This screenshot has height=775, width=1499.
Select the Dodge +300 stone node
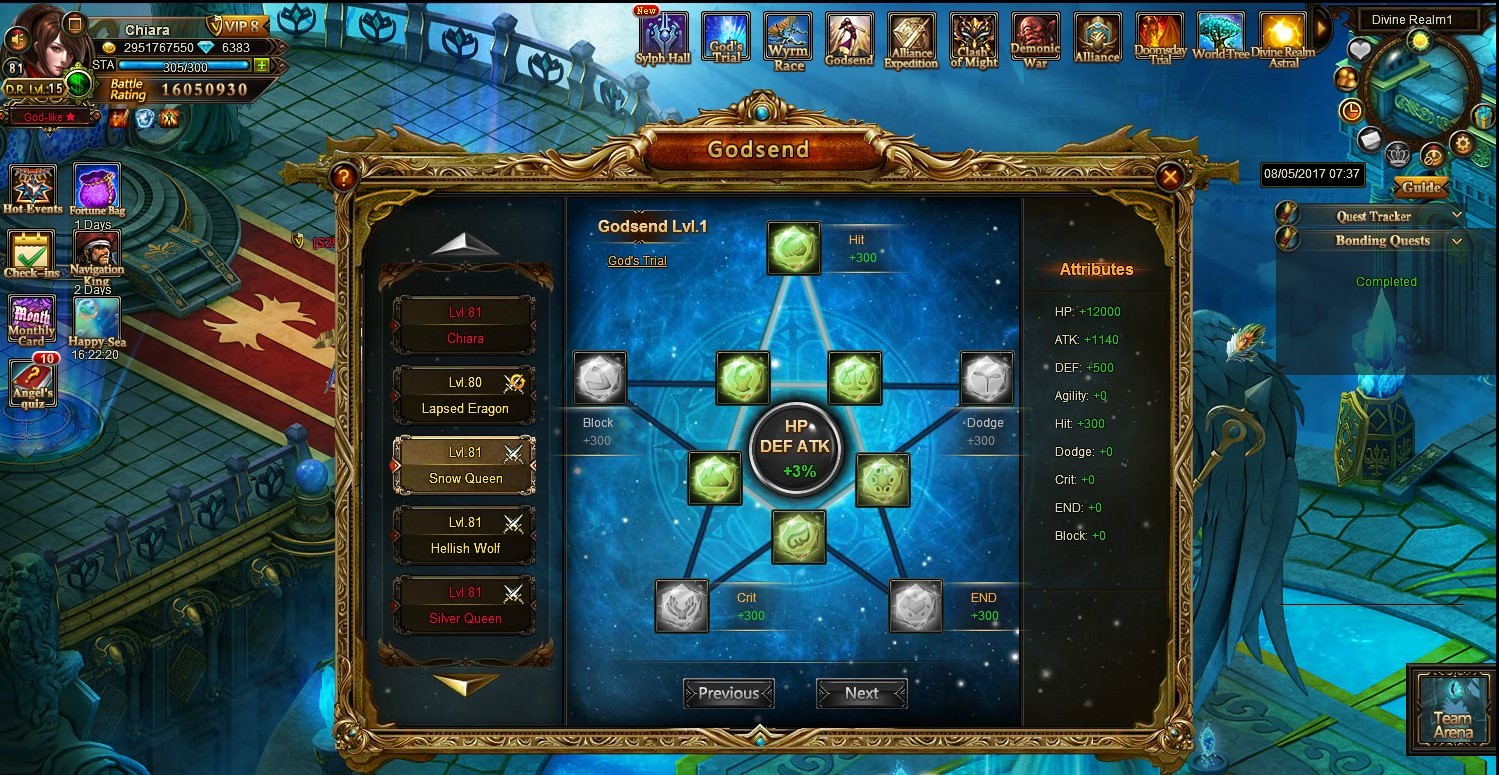[x=986, y=378]
